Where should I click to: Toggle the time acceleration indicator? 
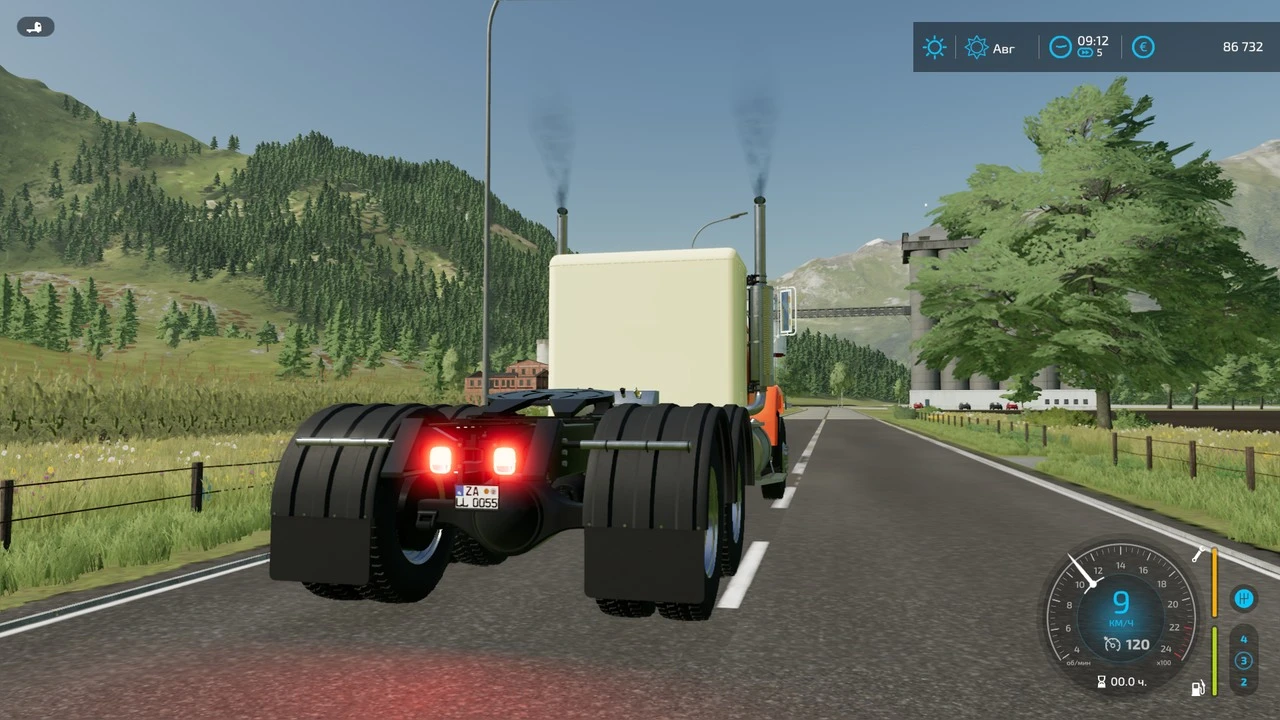[1085, 52]
